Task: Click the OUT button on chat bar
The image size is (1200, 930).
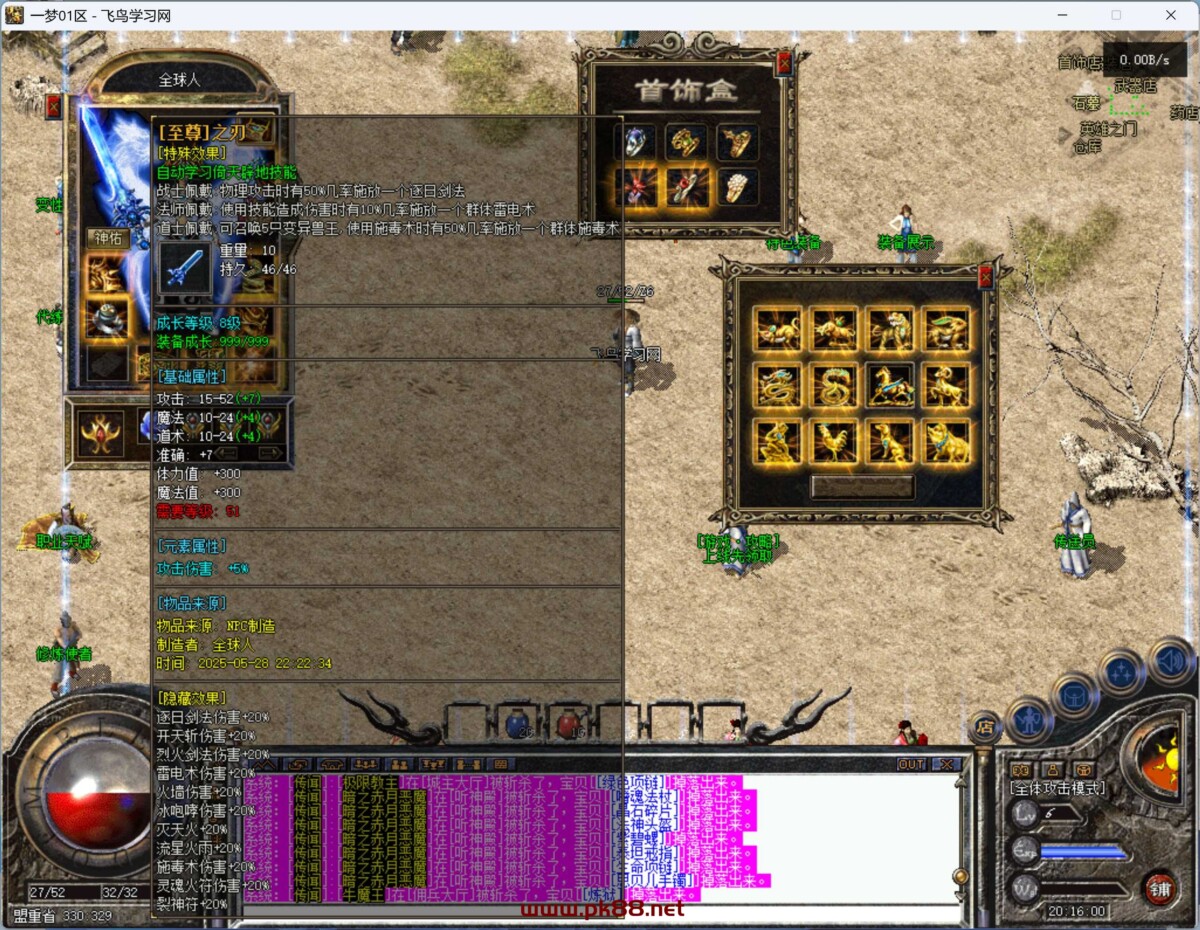Action: point(911,764)
